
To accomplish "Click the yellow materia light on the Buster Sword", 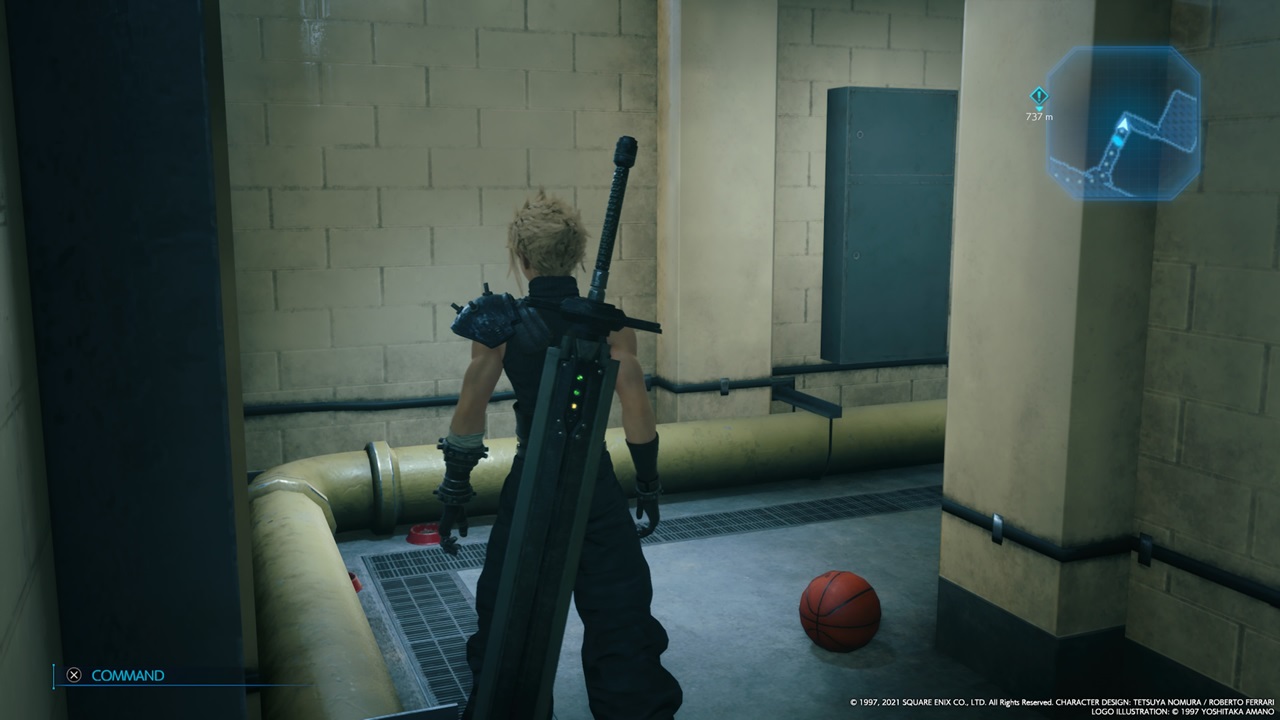I will point(574,406).
